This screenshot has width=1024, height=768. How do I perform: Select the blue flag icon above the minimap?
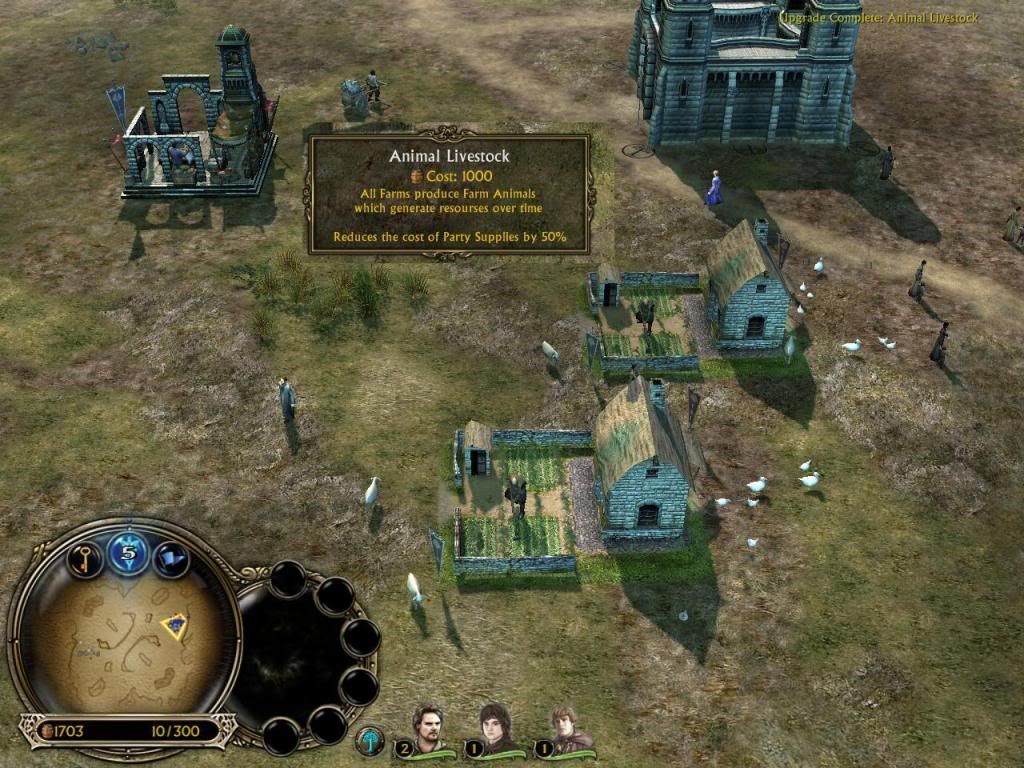[171, 558]
